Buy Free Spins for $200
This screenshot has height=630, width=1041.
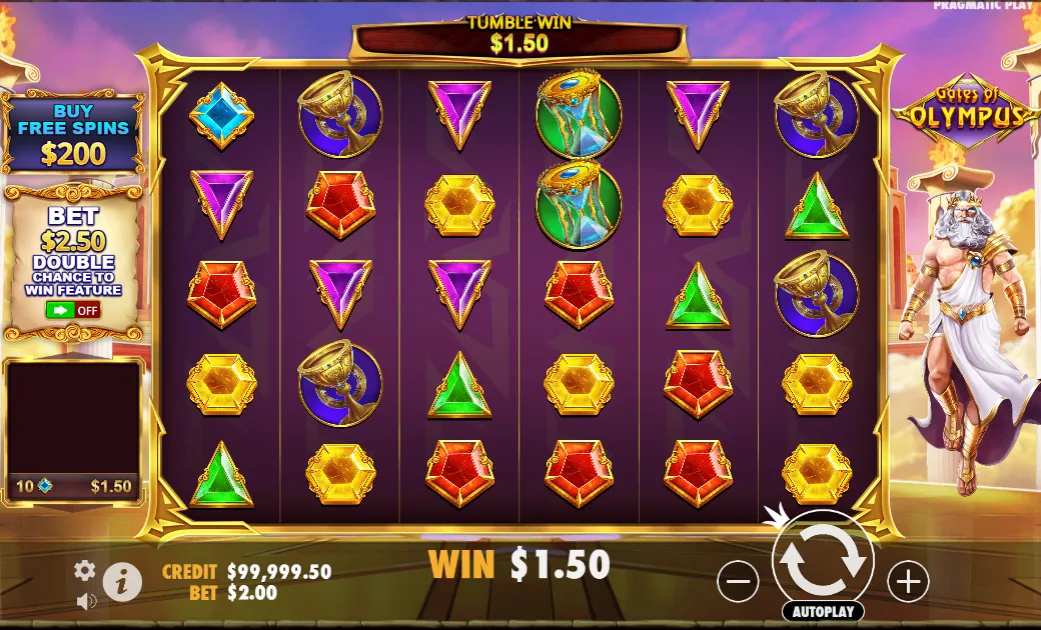click(x=73, y=133)
